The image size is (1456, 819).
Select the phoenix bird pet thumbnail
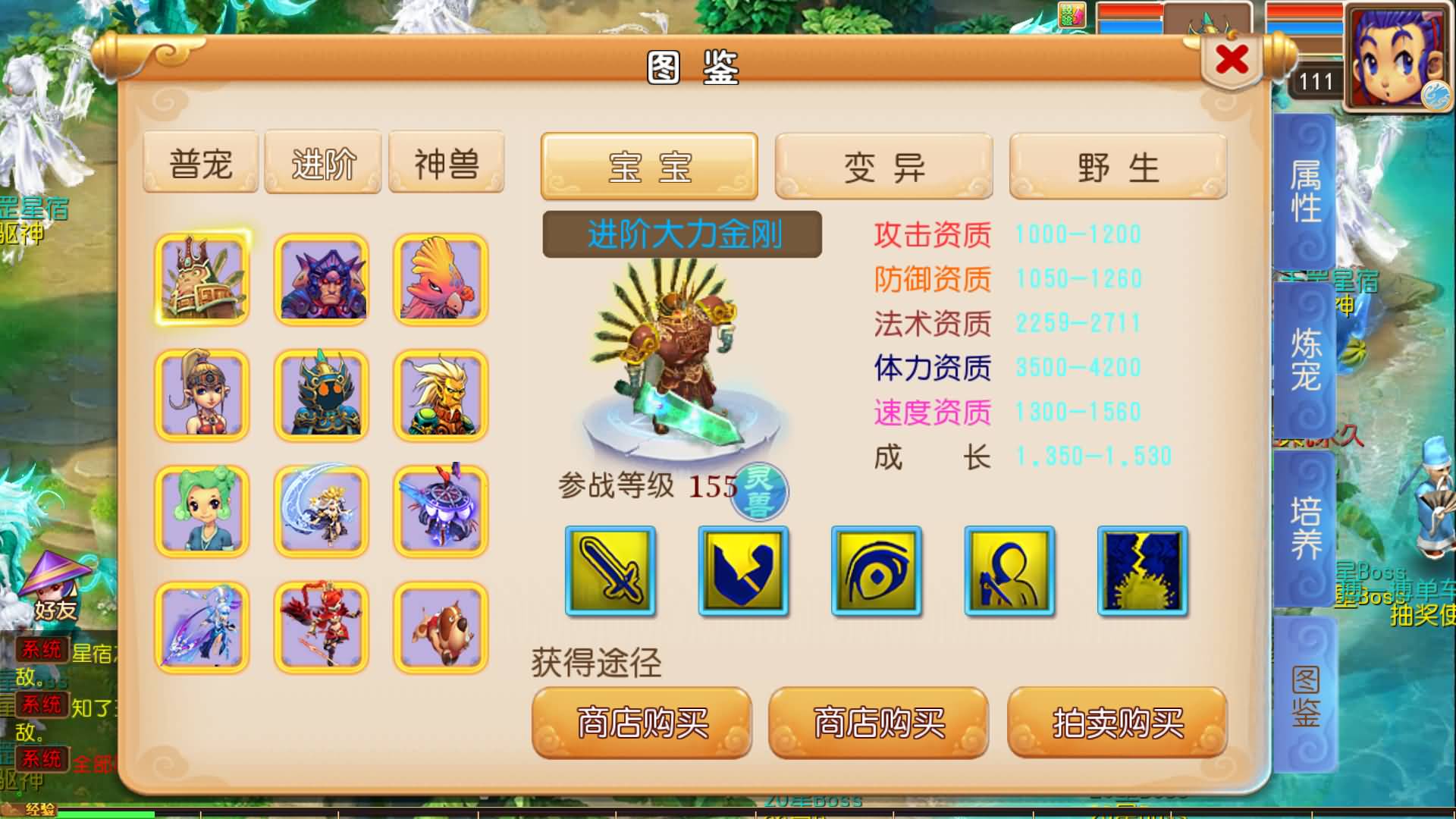(440, 278)
